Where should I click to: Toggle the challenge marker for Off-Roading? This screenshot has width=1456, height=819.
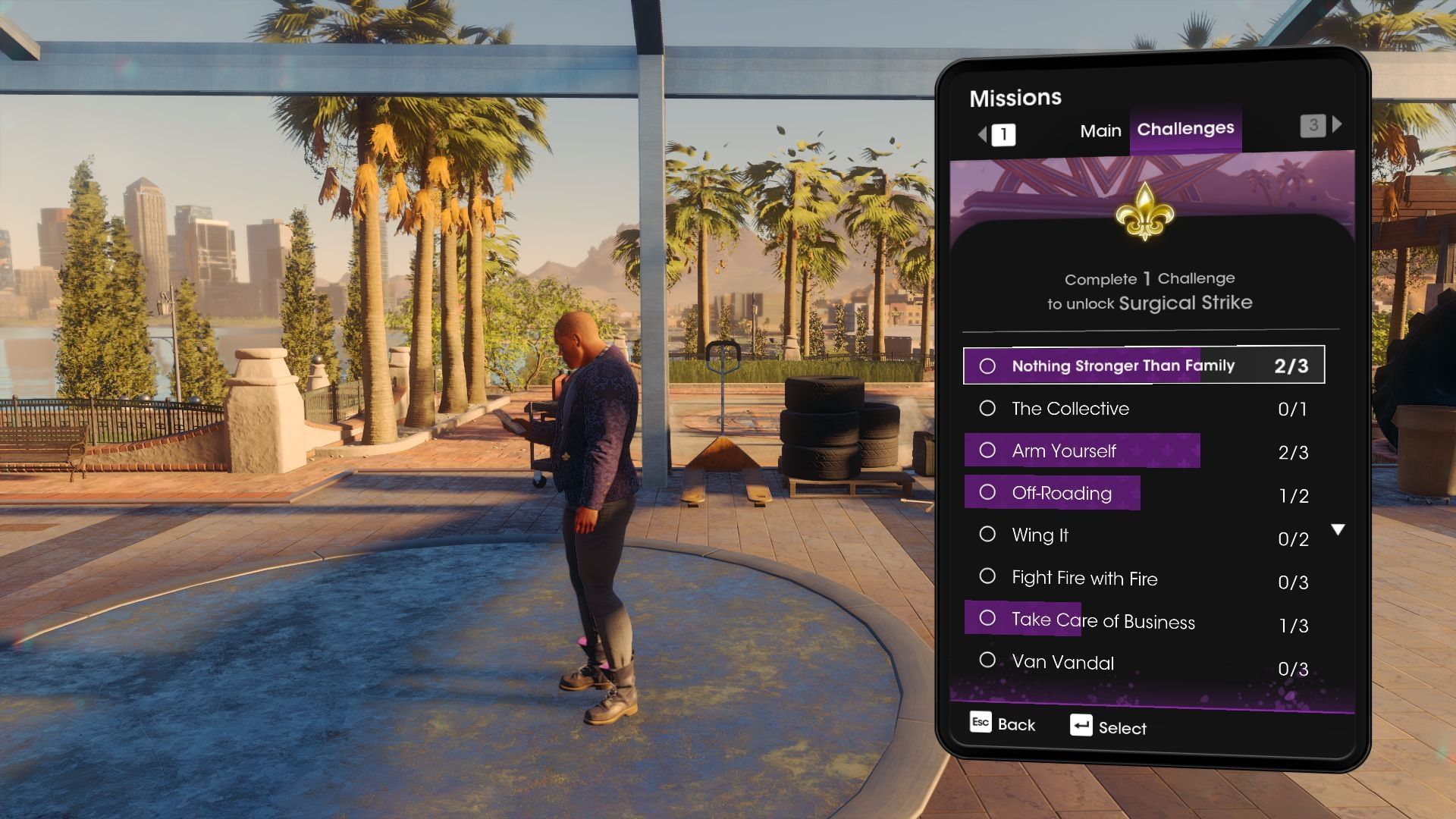(x=988, y=492)
